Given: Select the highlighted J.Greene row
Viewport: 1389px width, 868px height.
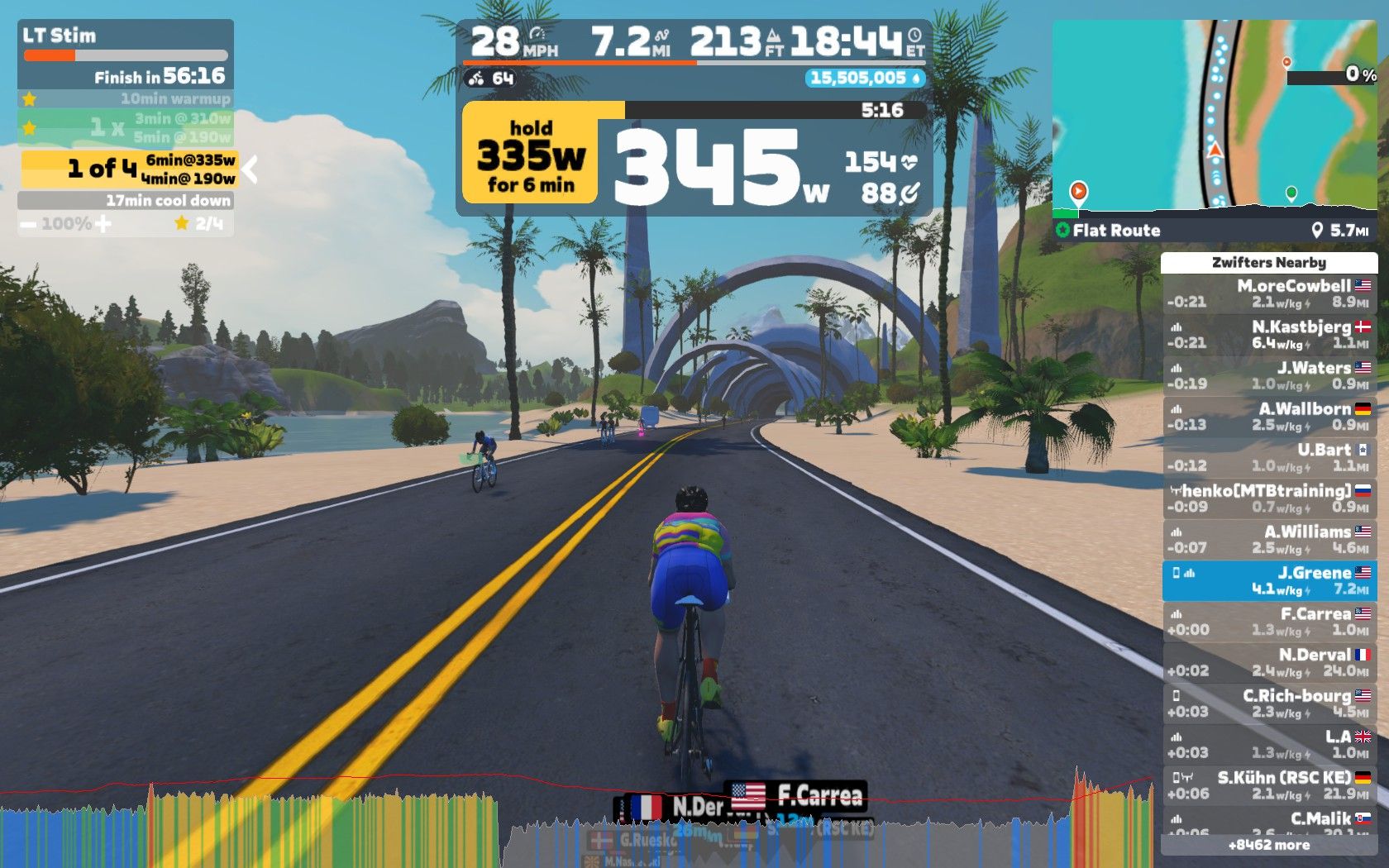Looking at the screenshot, I should 1269,580.
